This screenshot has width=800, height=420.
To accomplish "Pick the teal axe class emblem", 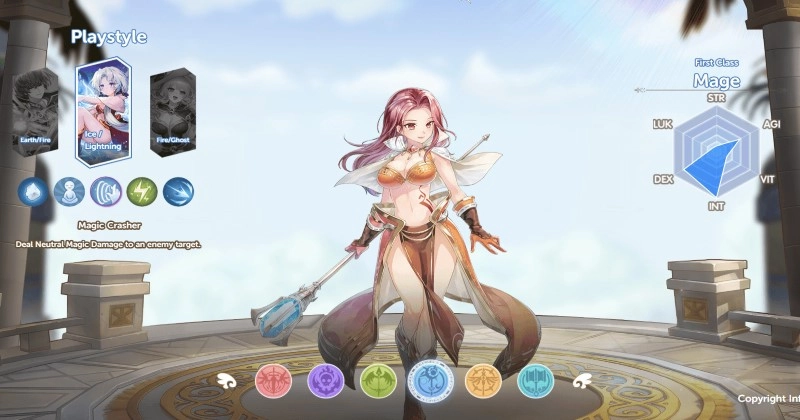I will (534, 379).
